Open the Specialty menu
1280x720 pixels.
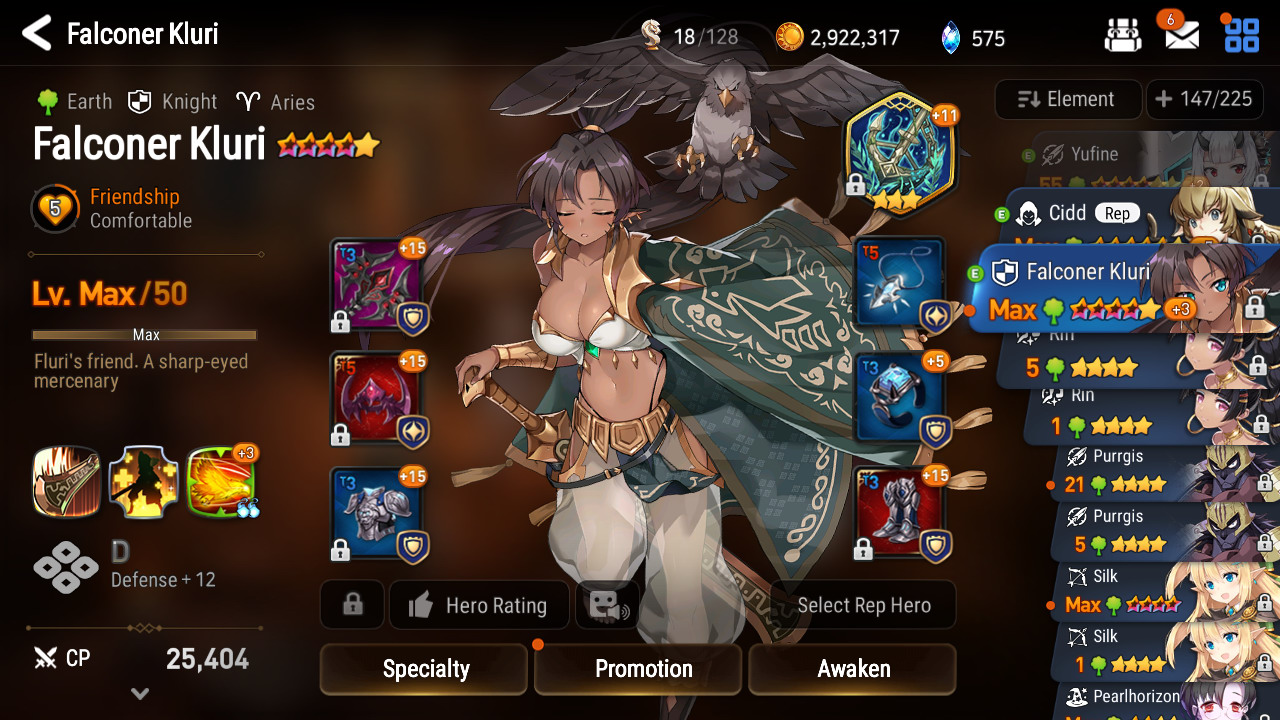pos(424,669)
